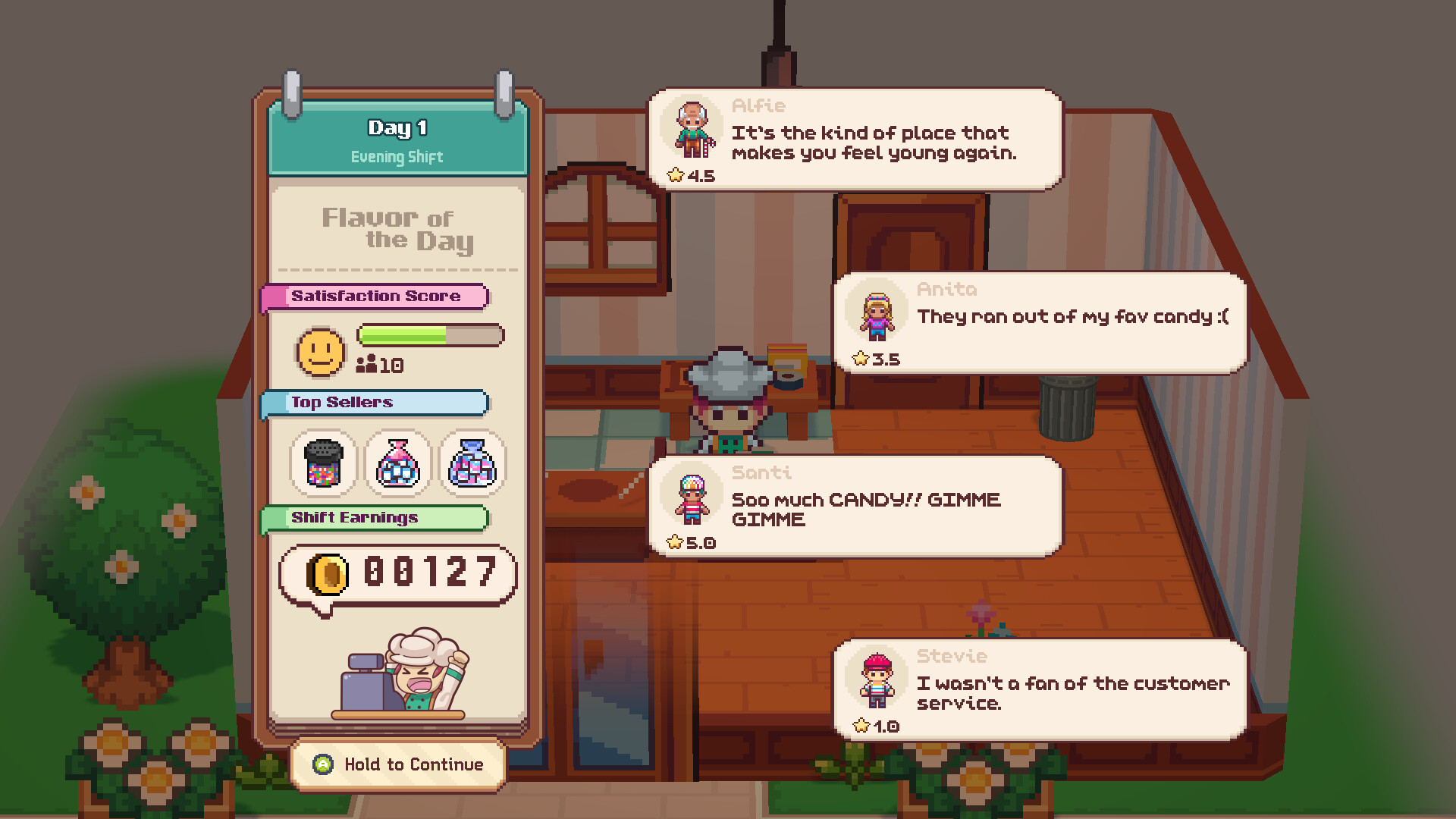Click the pink candy bag top seller icon

[x=397, y=463]
